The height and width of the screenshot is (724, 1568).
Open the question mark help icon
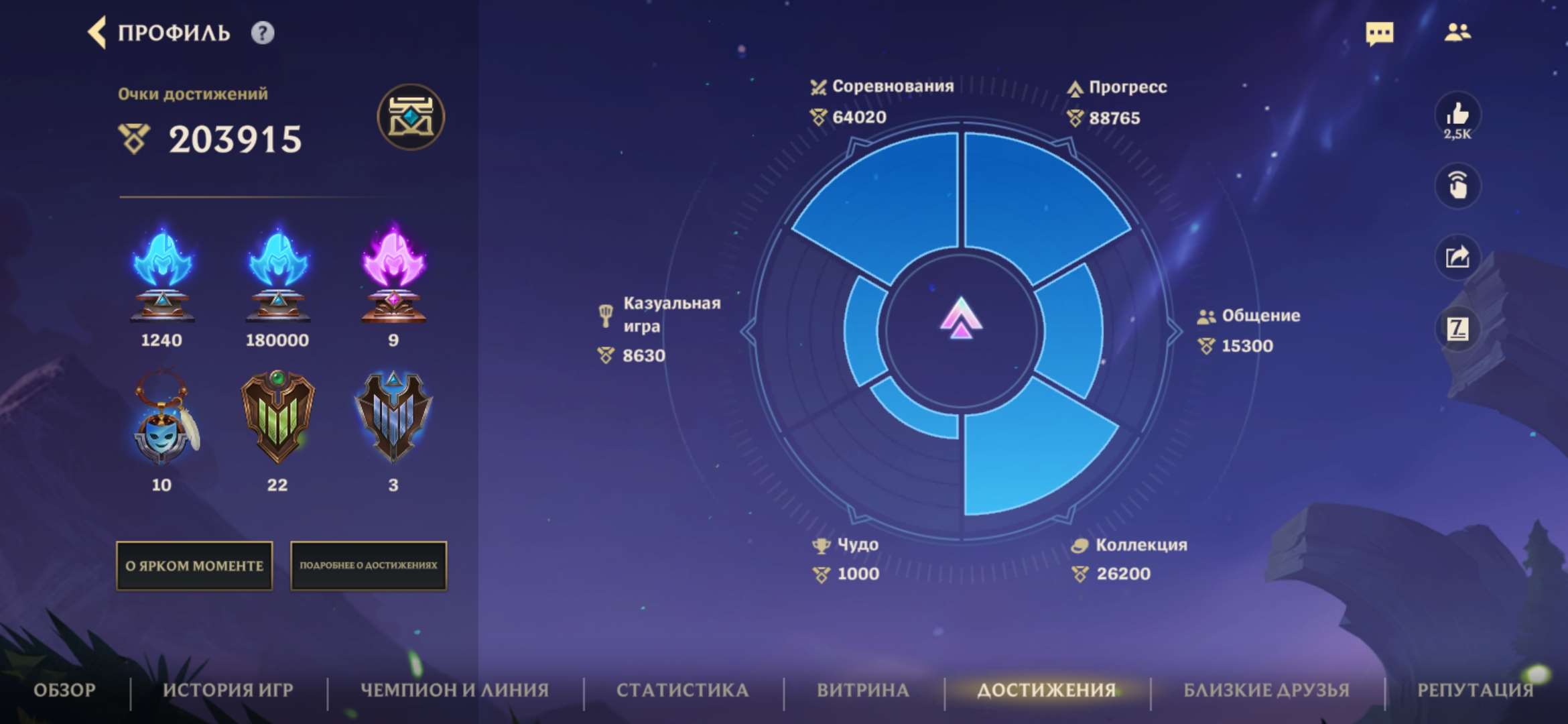262,33
